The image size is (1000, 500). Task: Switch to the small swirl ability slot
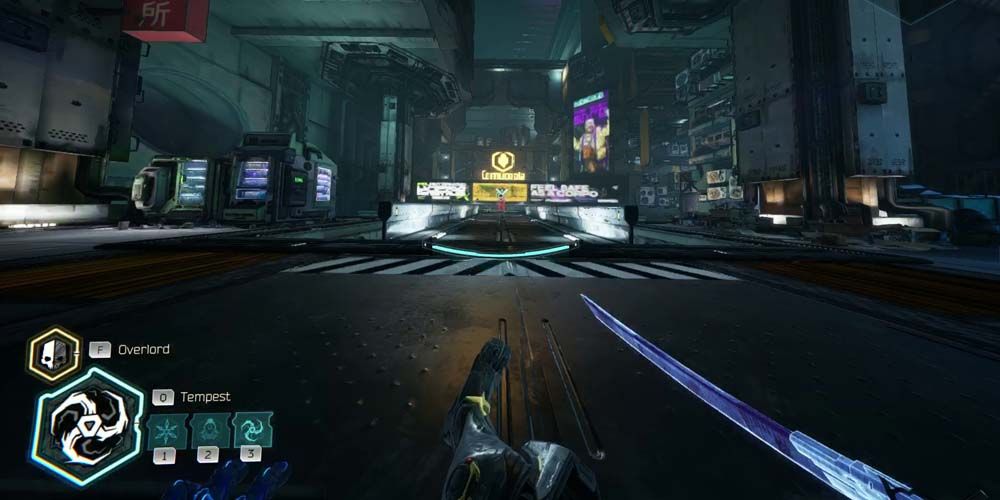(x=251, y=431)
